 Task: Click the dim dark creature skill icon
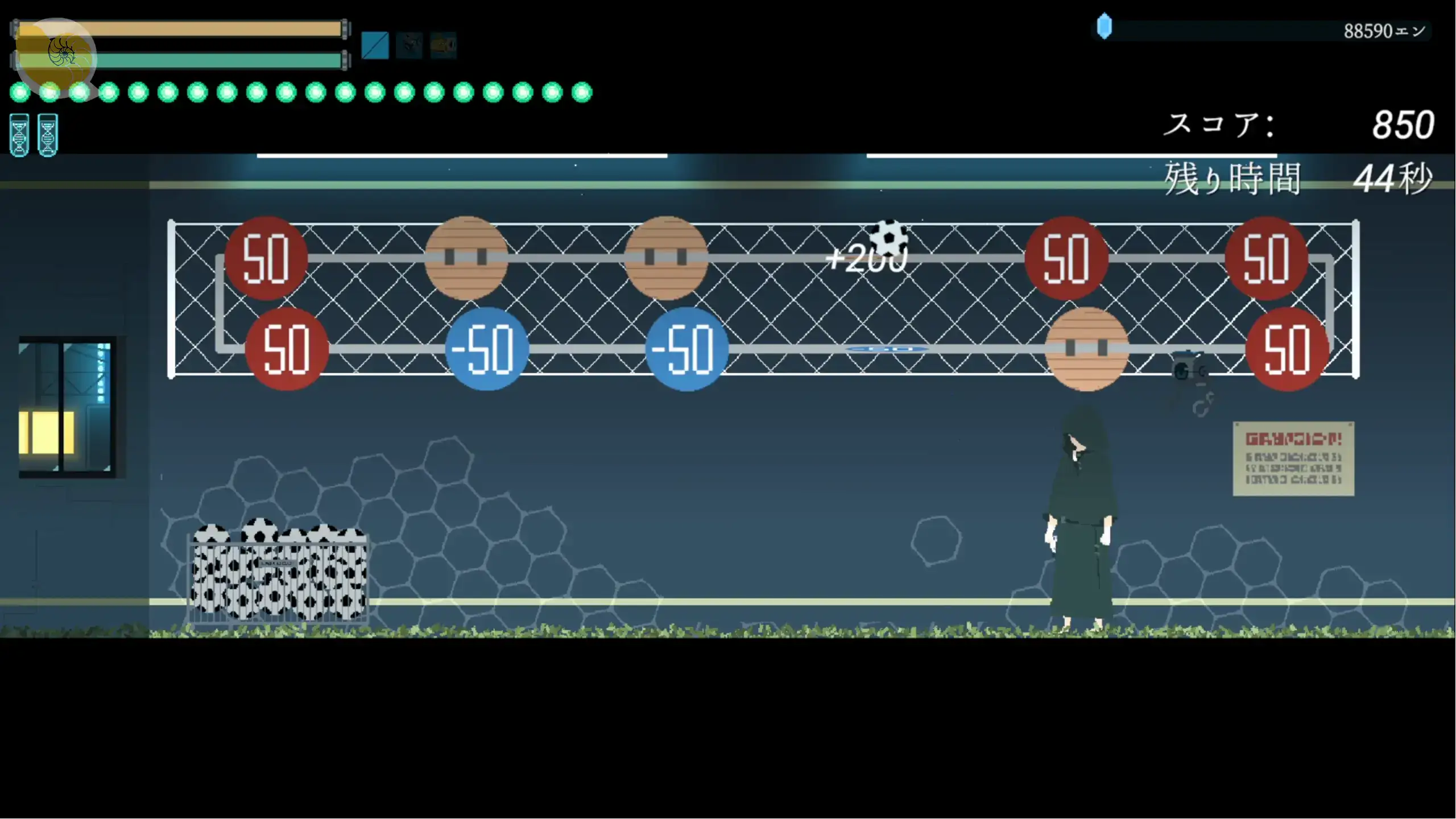click(x=409, y=45)
